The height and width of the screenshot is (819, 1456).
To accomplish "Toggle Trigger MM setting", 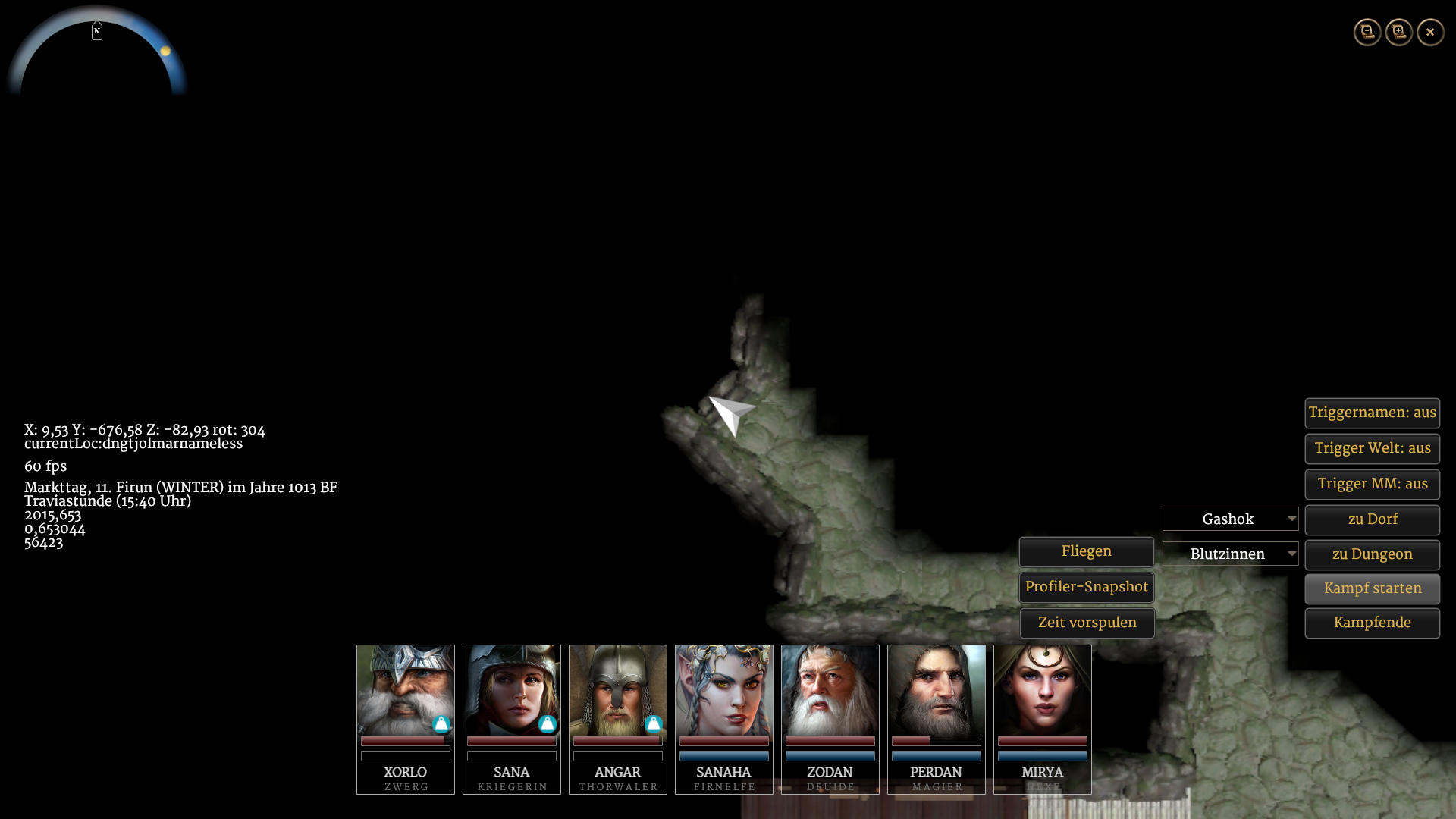I will coord(1372,484).
